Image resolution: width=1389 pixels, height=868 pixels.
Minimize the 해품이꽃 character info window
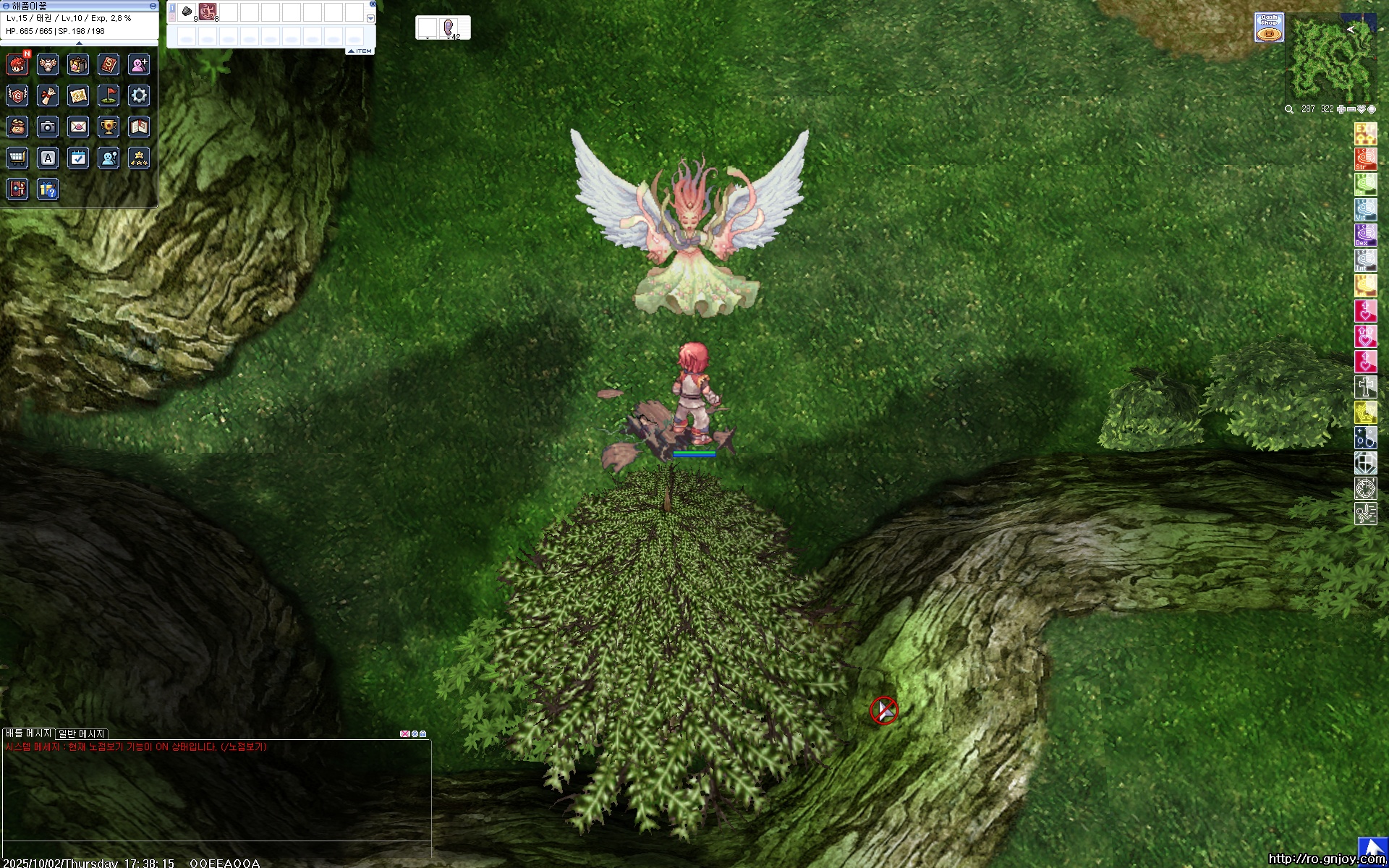153,6
